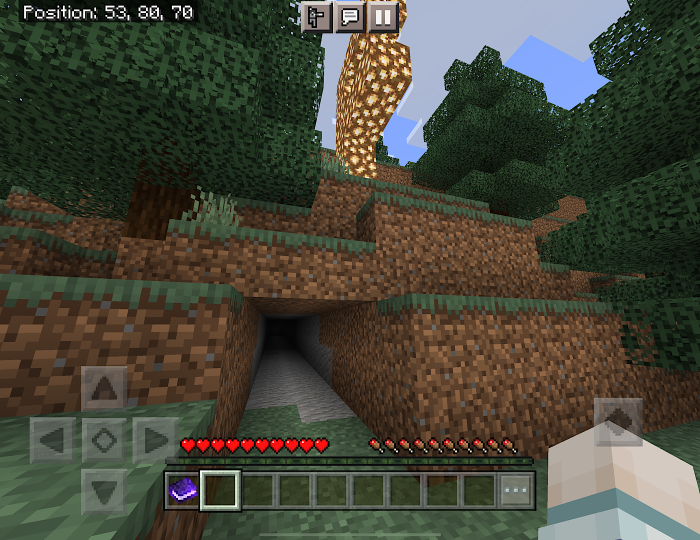
Task: Select the enchanted book hotbar slot
Action: click(182, 490)
